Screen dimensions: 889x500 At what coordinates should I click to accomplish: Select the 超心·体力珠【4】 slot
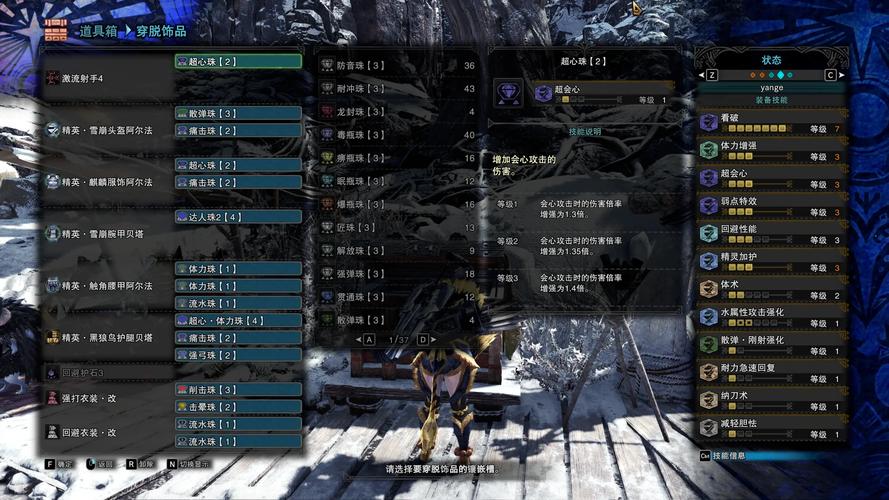pos(238,321)
